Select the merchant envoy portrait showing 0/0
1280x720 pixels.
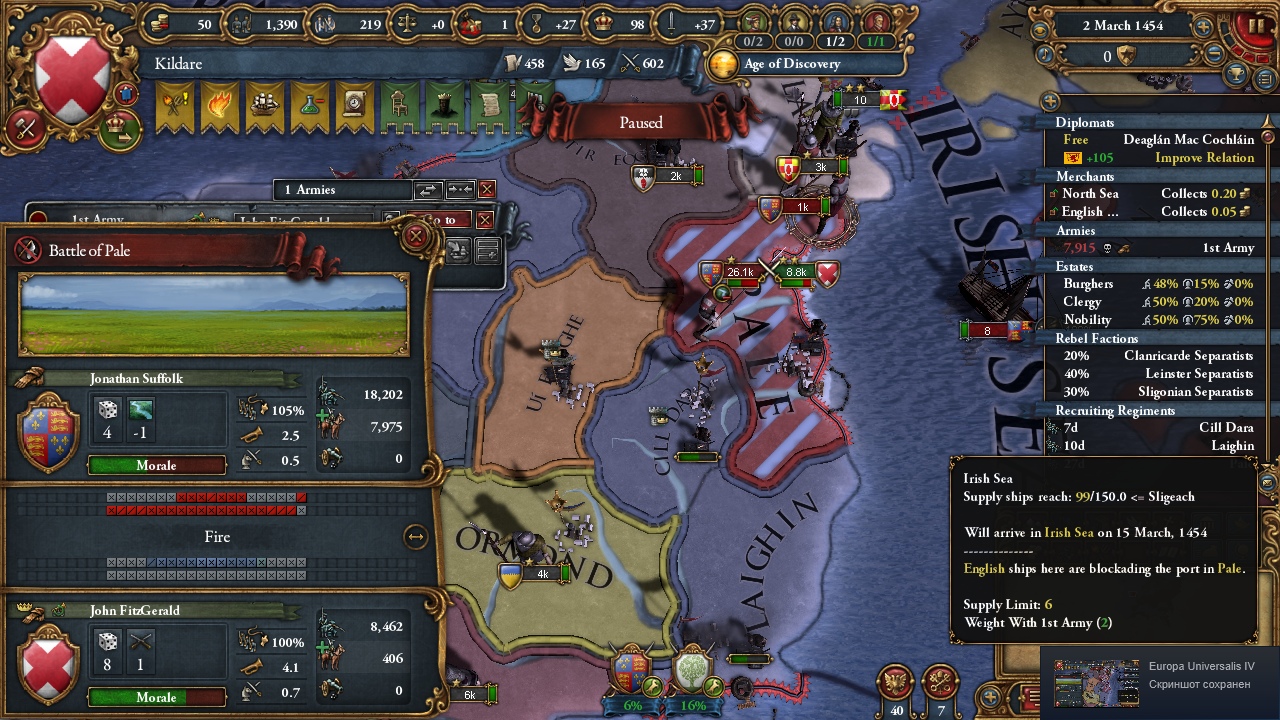[793, 20]
